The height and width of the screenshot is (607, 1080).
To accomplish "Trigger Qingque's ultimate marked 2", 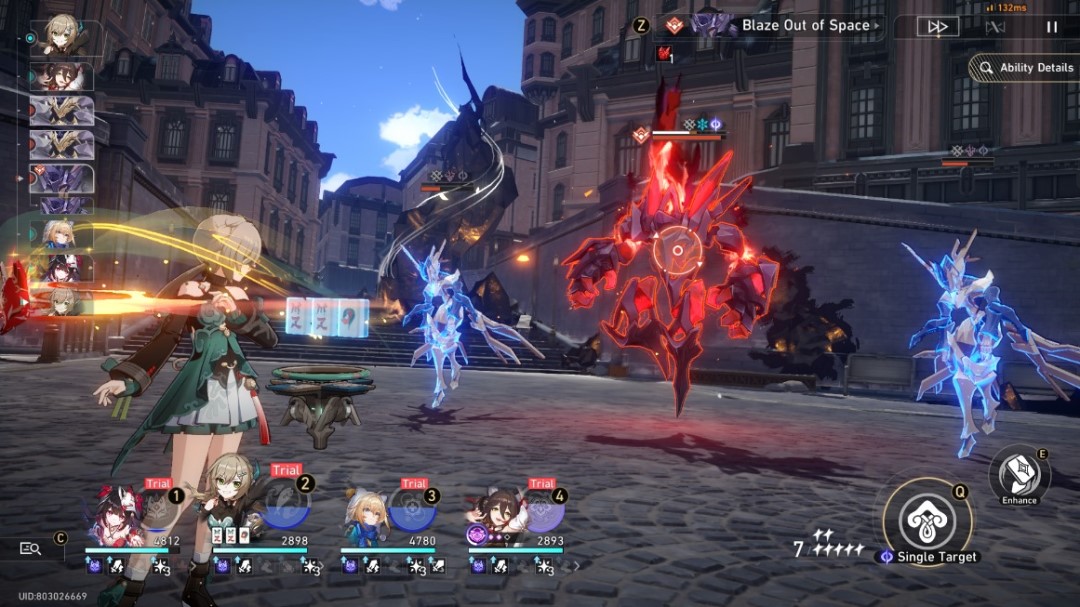I will tap(288, 508).
